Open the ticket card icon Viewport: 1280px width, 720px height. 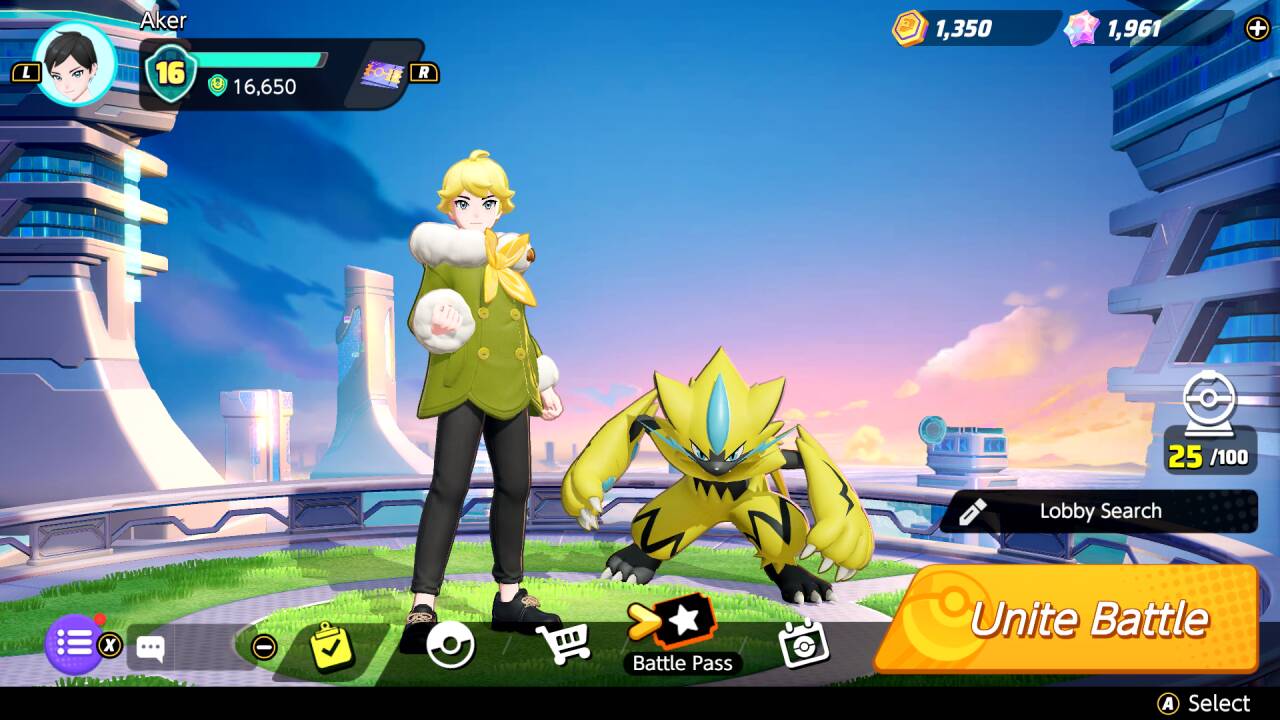click(383, 73)
